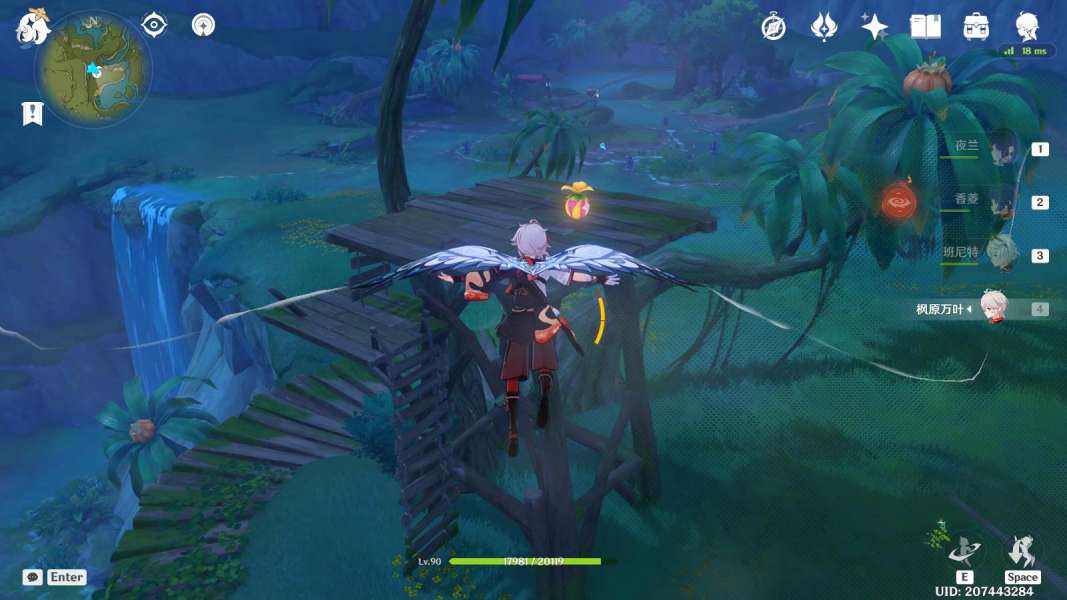
Task: Open the quest bookmark with exclamation mark
Action: click(32, 113)
